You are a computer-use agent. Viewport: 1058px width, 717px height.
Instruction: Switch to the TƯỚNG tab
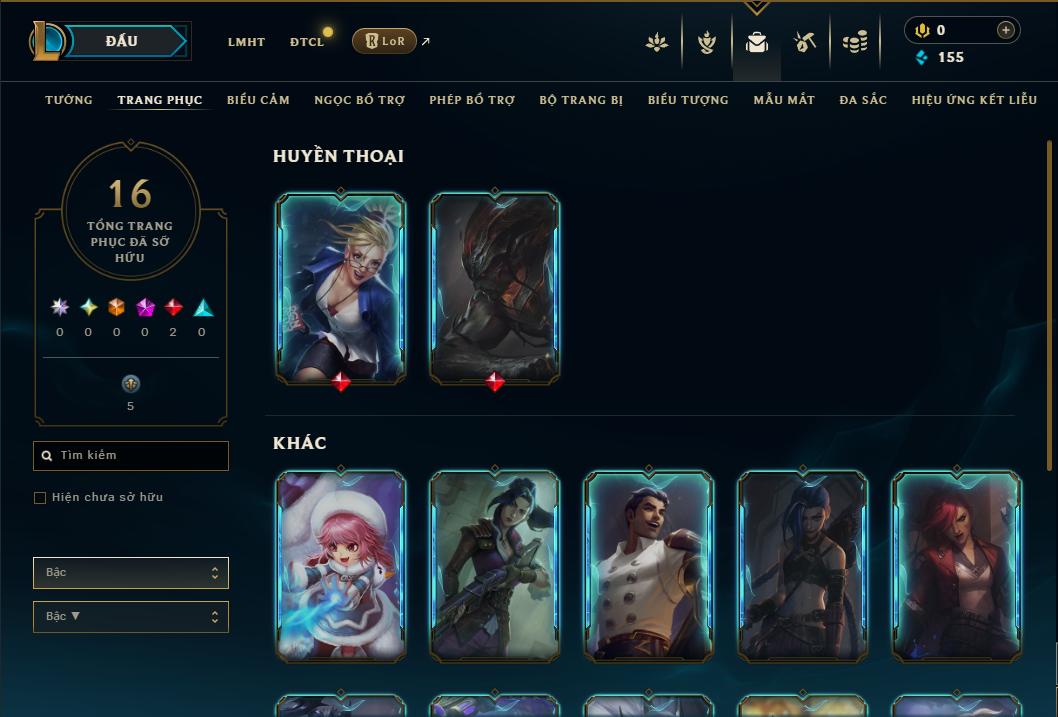(x=69, y=100)
